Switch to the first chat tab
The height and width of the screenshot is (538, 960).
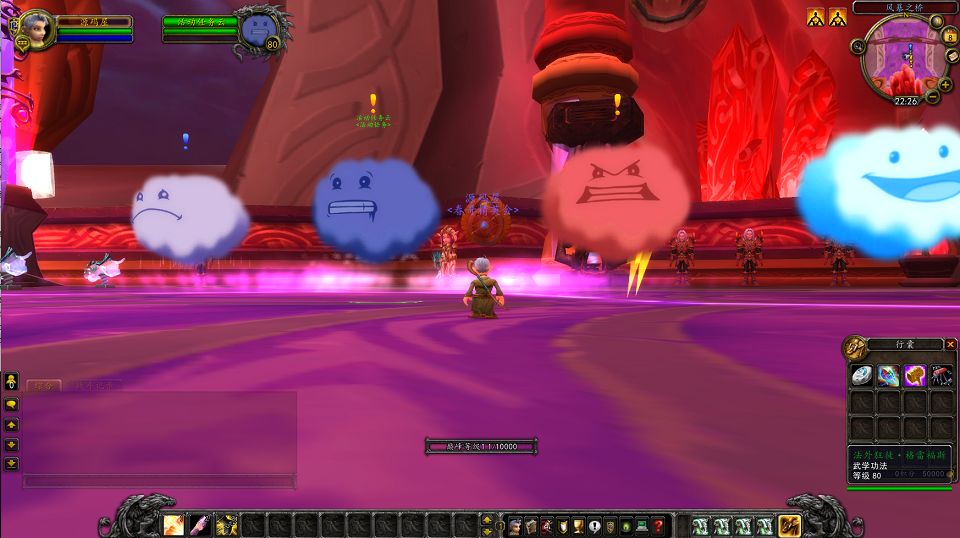[42, 385]
